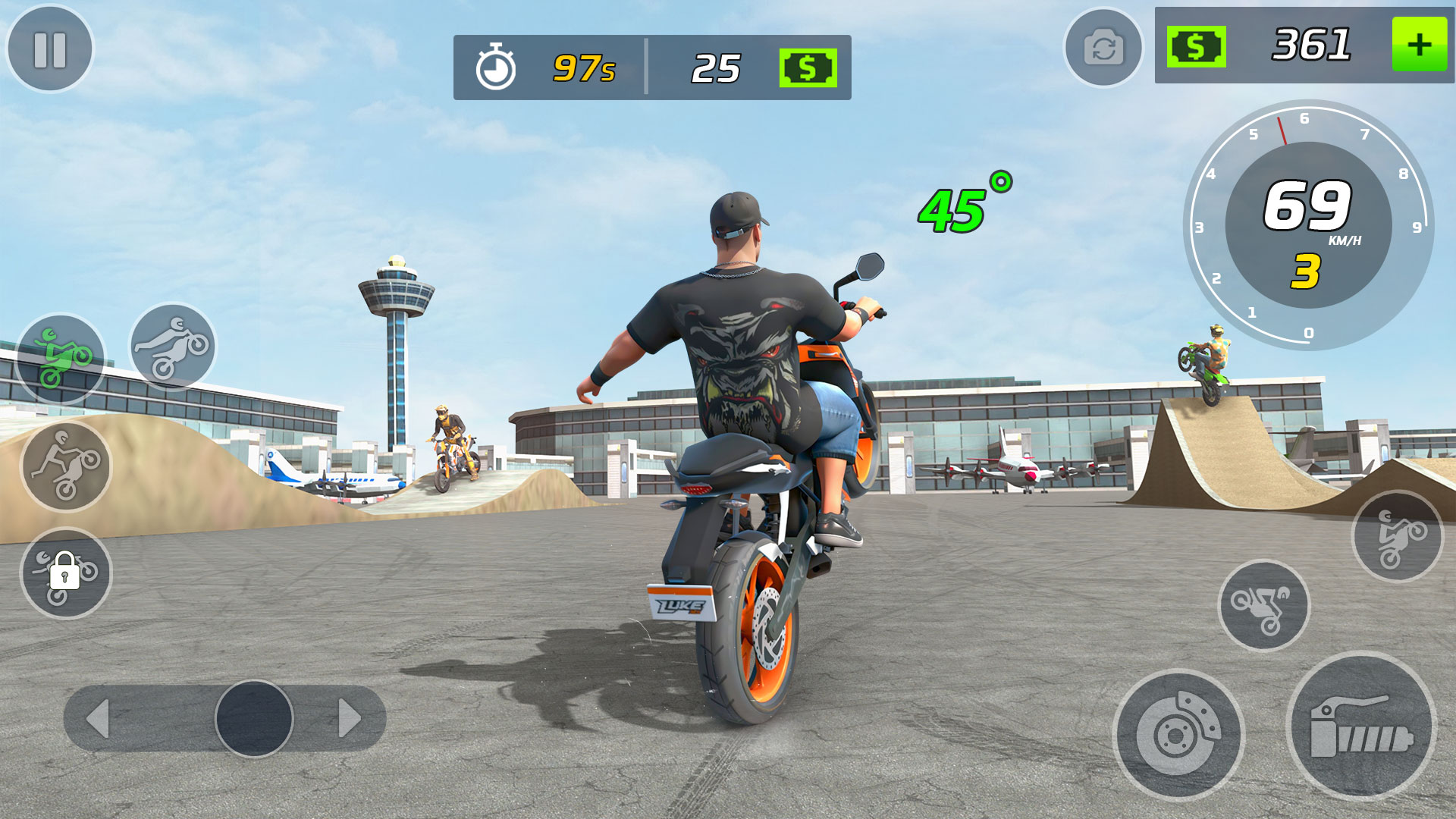Image resolution: width=1456 pixels, height=819 pixels.
Task: Activate the stoppie stunt button
Action: pyautogui.click(x=1398, y=536)
